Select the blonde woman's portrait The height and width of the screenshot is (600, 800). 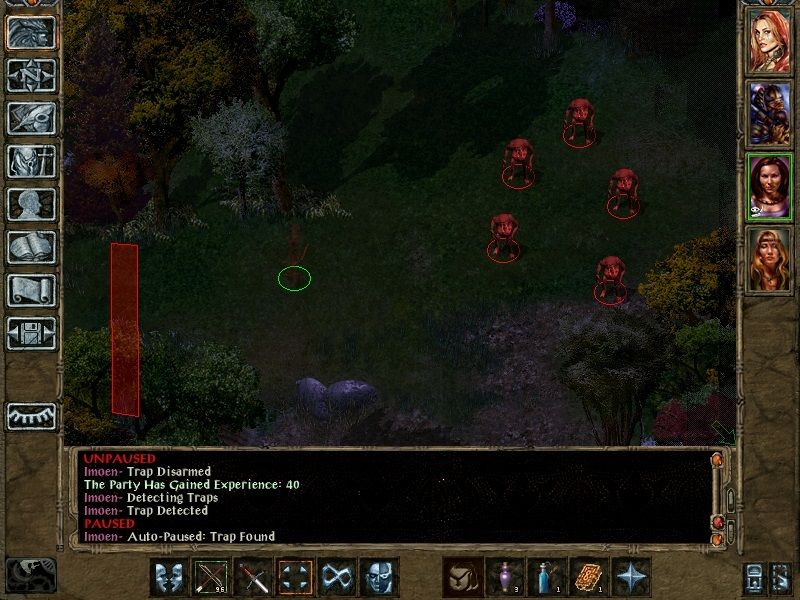[x=769, y=260]
